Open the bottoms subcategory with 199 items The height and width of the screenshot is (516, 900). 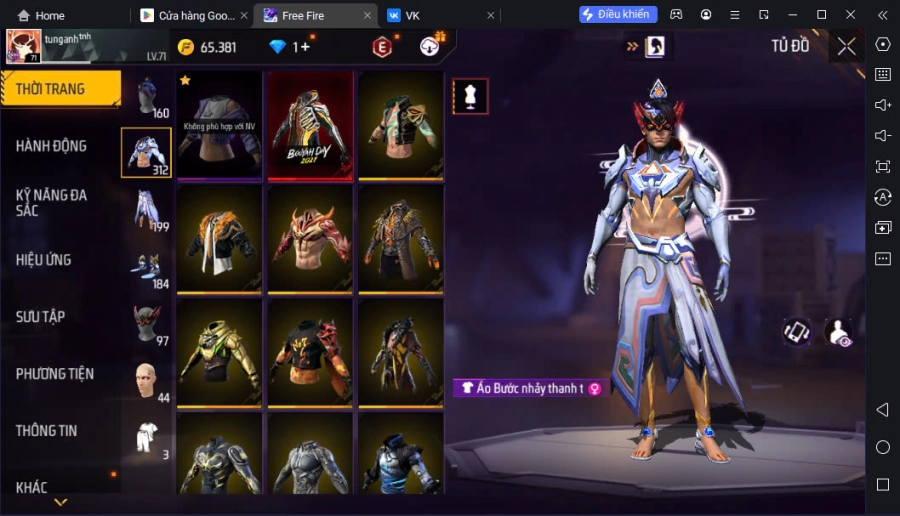[147, 210]
